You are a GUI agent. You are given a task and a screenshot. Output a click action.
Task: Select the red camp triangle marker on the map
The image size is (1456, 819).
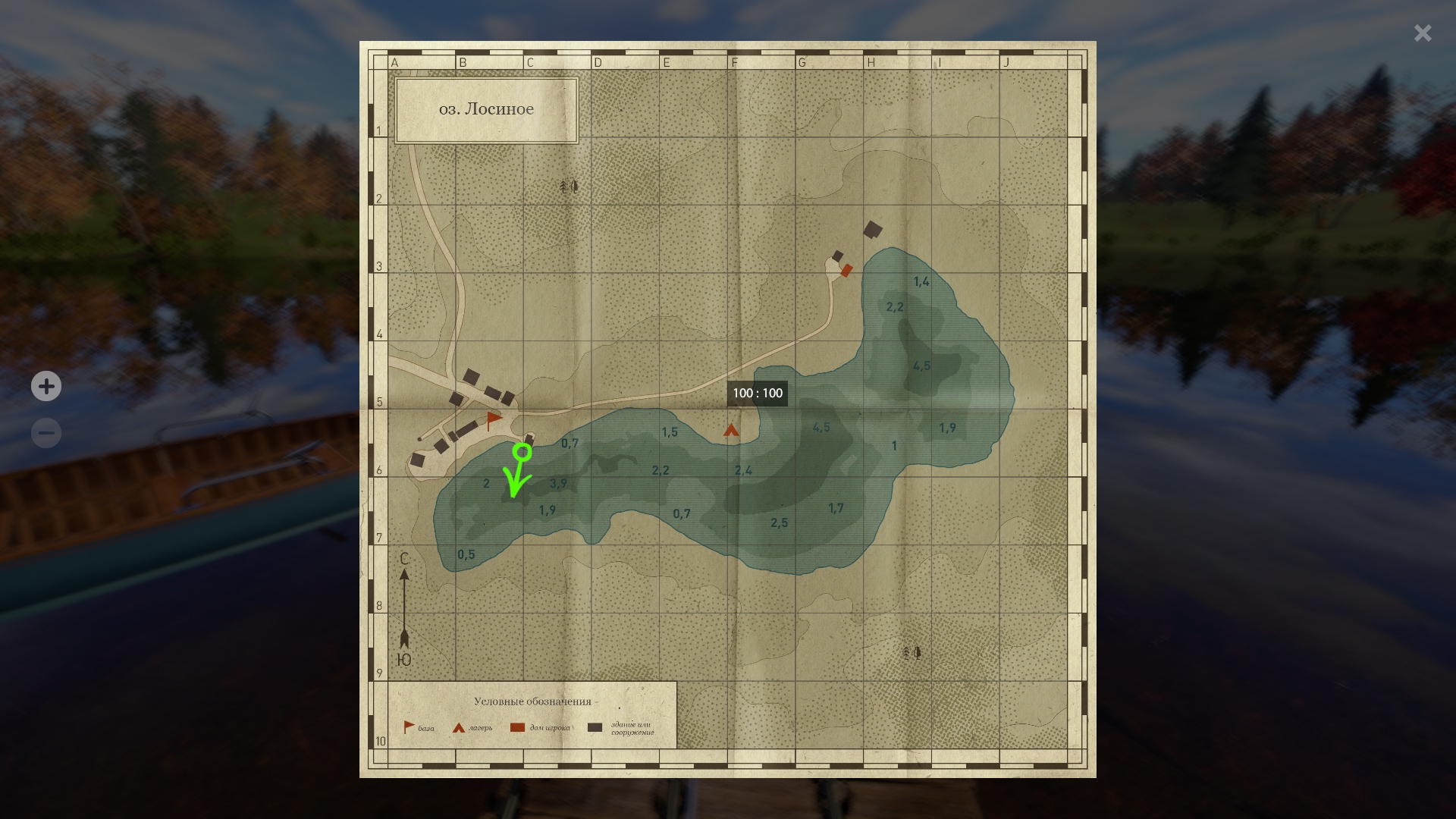point(731,431)
